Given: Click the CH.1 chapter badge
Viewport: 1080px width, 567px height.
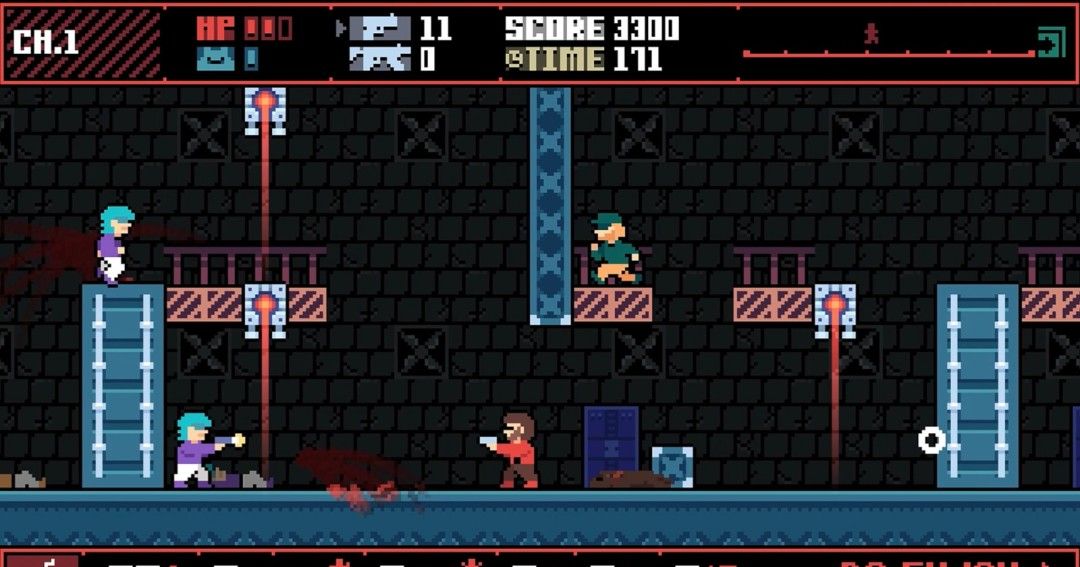Looking at the screenshot, I should pyautogui.click(x=47, y=42).
